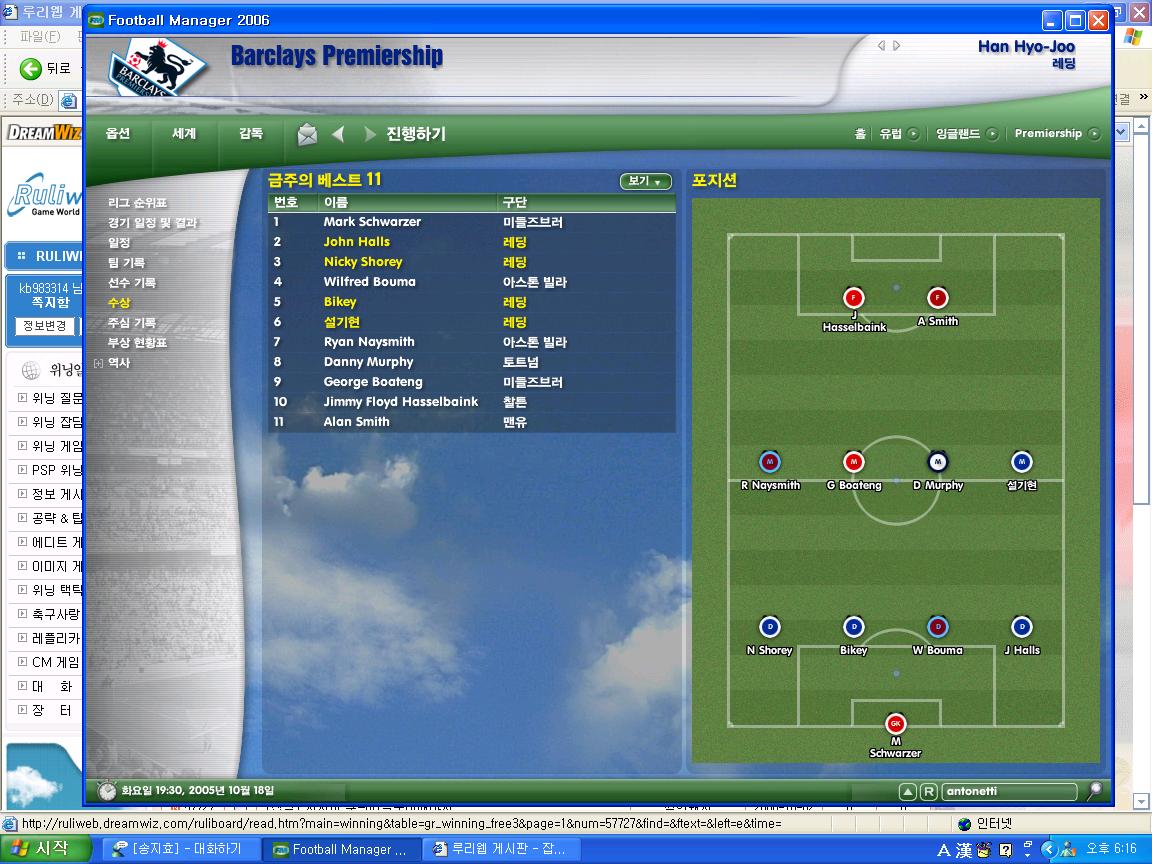Open the 옵션 menu
This screenshot has width=1152, height=864.
click(118, 134)
